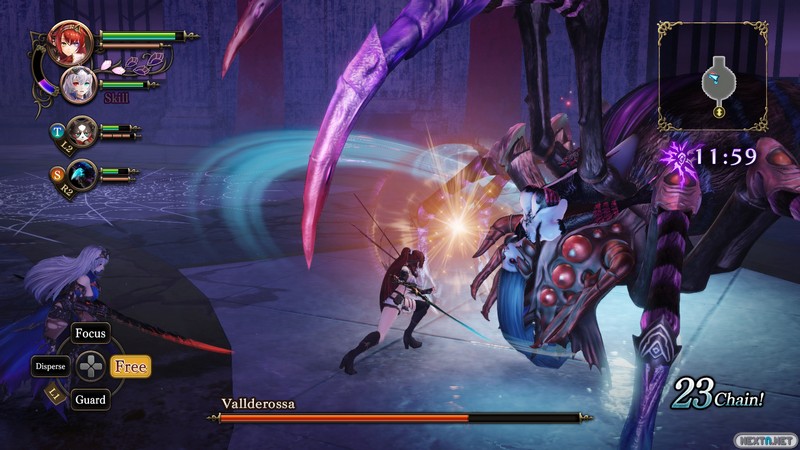Image resolution: width=800 pixels, height=450 pixels.
Task: Select the cat-like servan portrait
Action: pos(83,130)
